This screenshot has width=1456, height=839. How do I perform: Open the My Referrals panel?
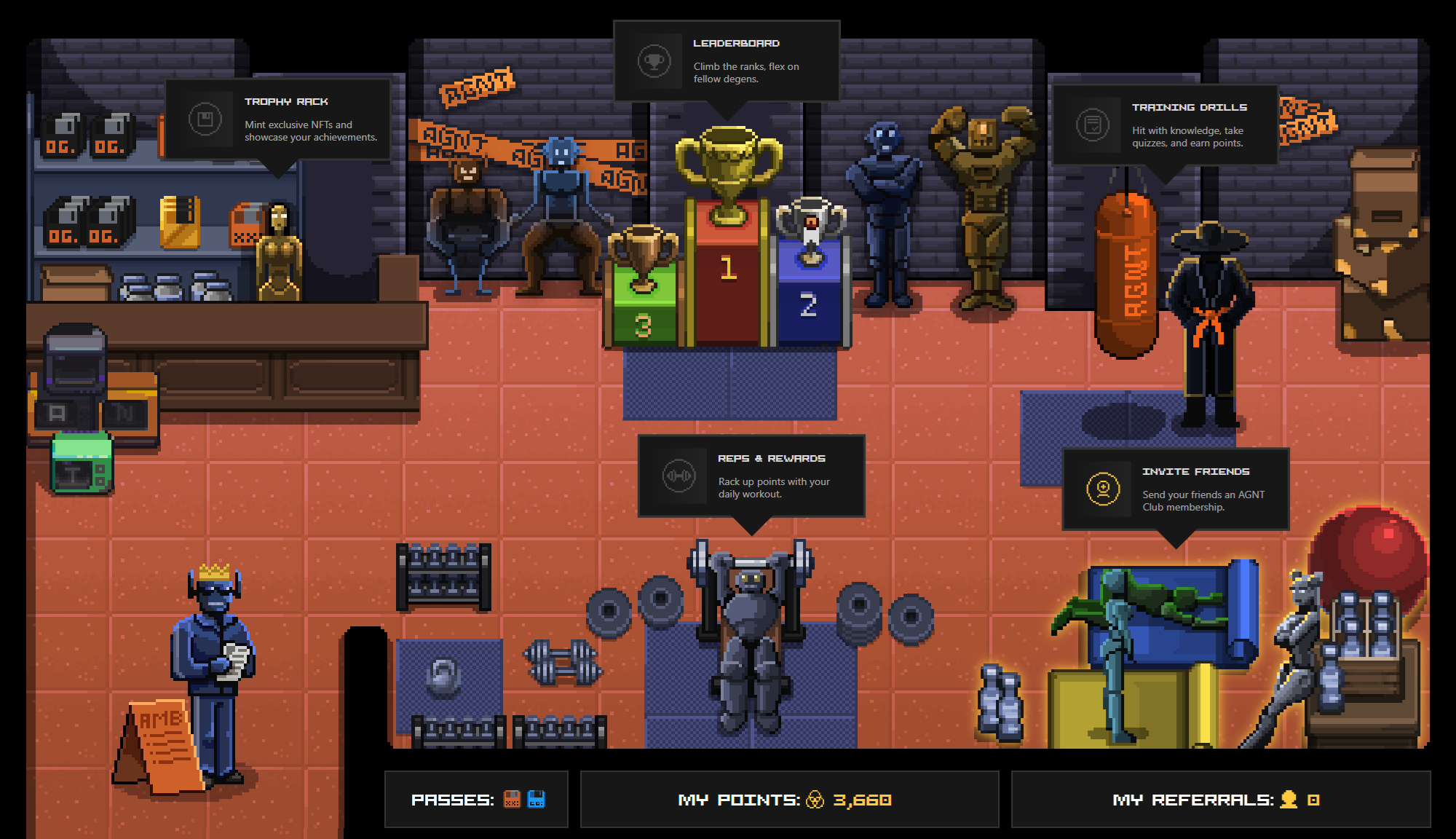[x=1220, y=800]
